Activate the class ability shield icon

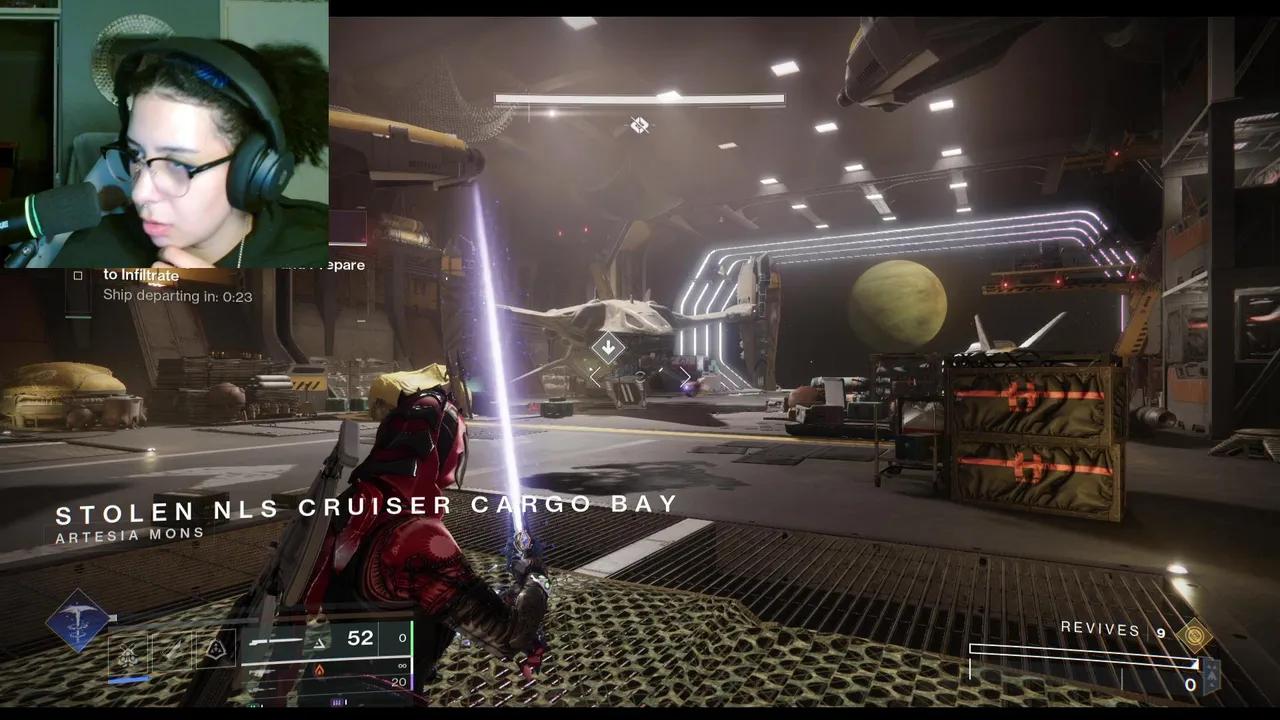point(218,650)
